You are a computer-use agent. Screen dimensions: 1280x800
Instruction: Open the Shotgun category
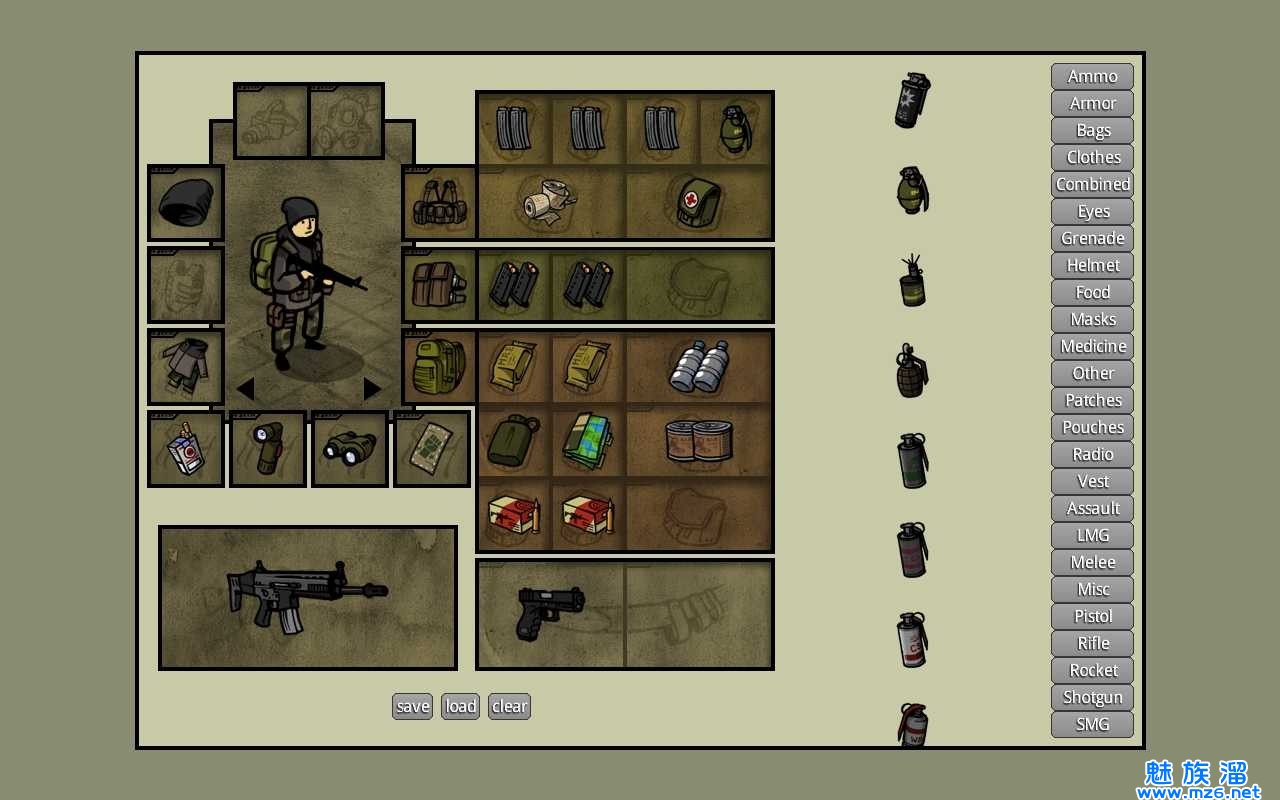tap(1092, 697)
